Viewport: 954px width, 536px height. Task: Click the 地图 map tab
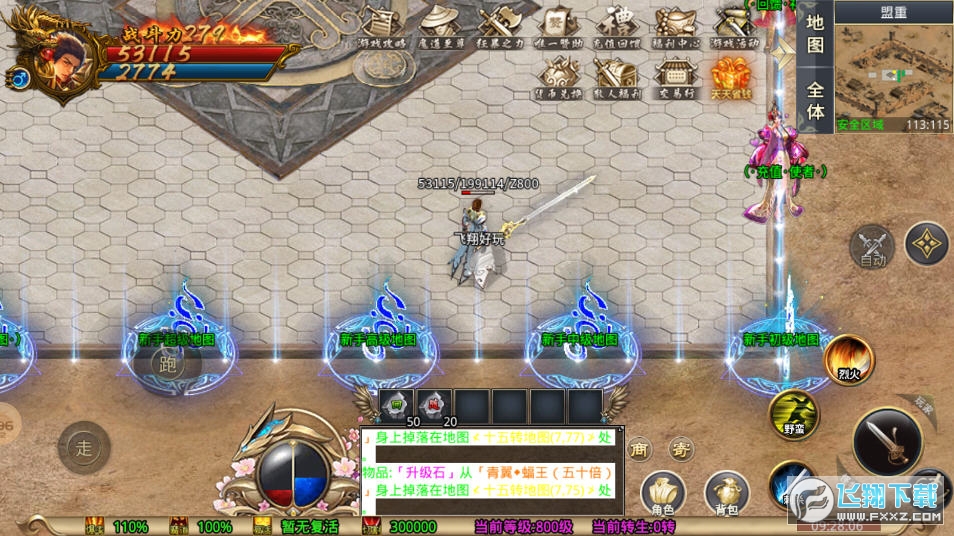815,33
